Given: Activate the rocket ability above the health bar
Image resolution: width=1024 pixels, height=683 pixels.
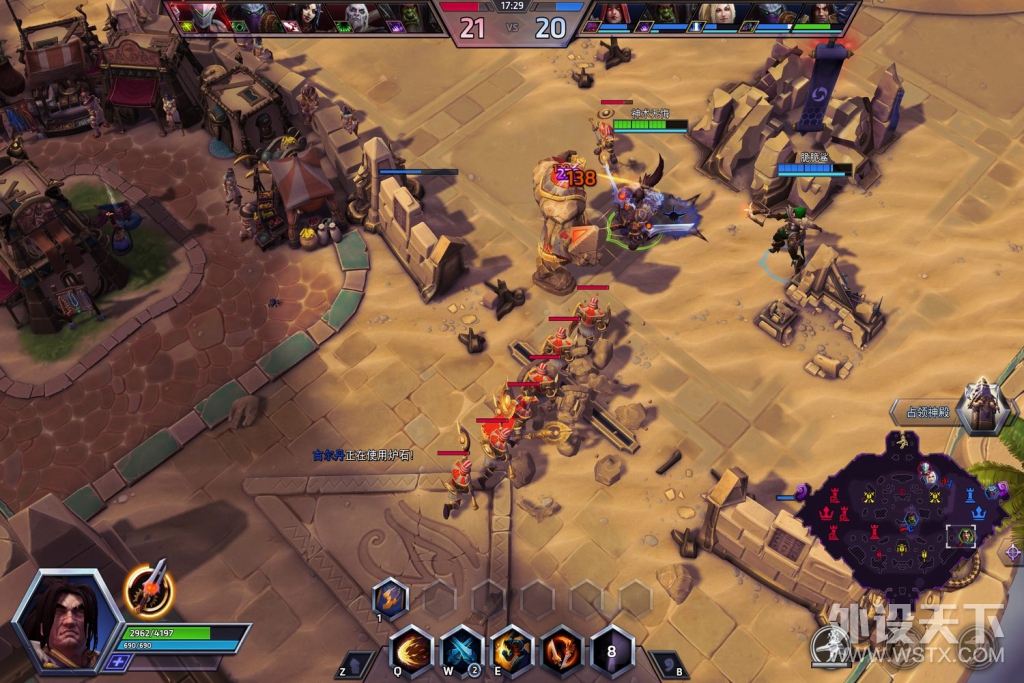Looking at the screenshot, I should coord(150,589).
